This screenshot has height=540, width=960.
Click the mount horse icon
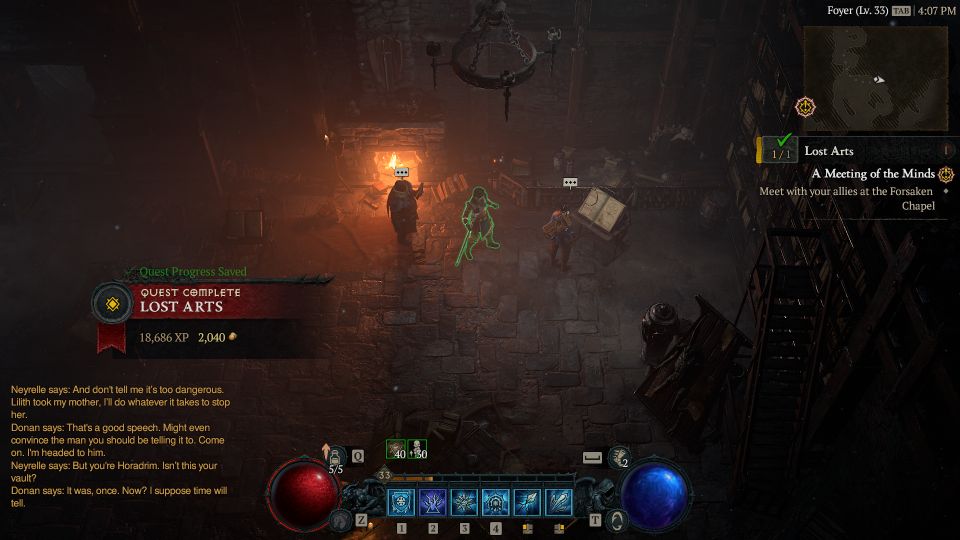click(340, 520)
